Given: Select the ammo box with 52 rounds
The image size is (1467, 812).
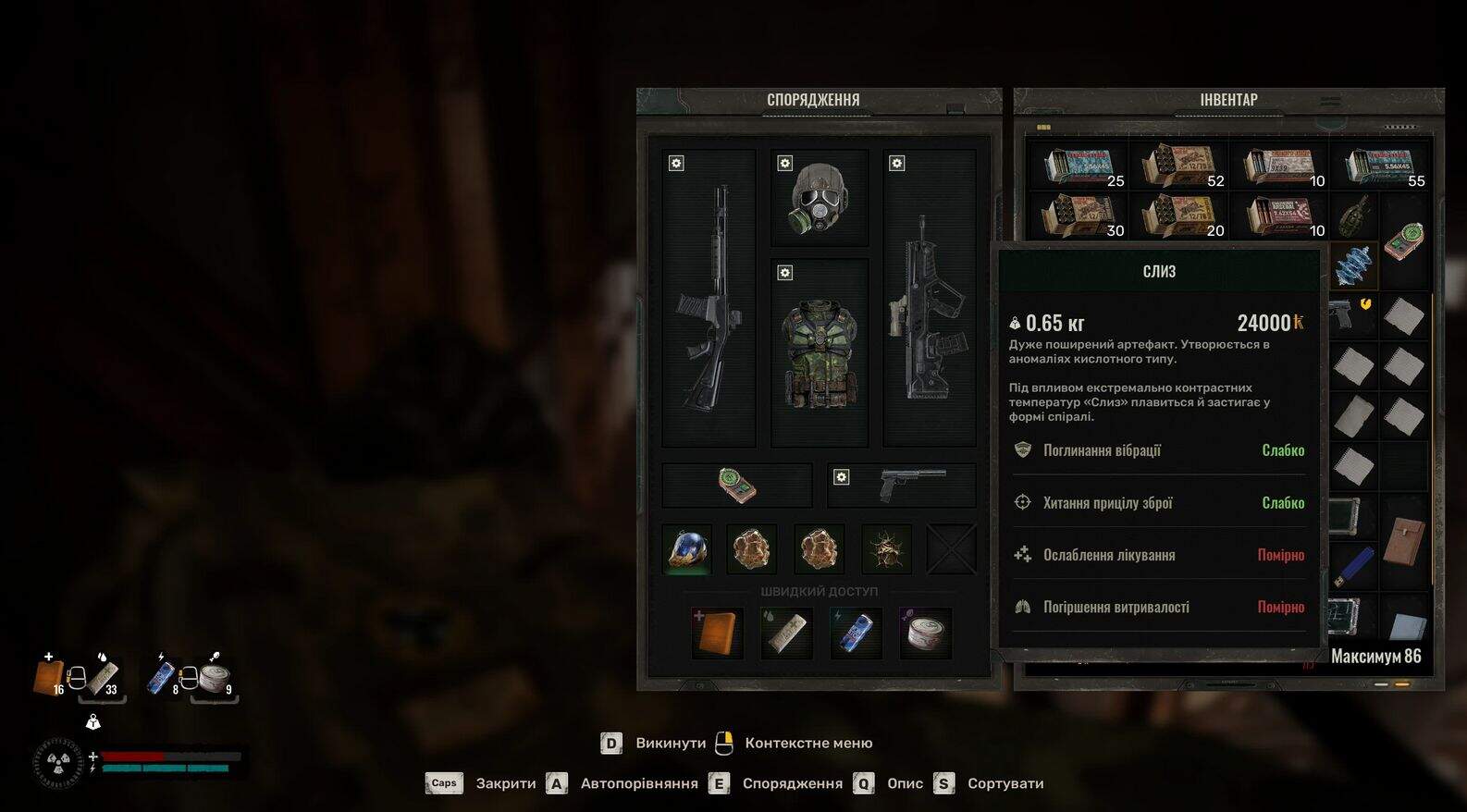Looking at the screenshot, I should point(1178,166).
